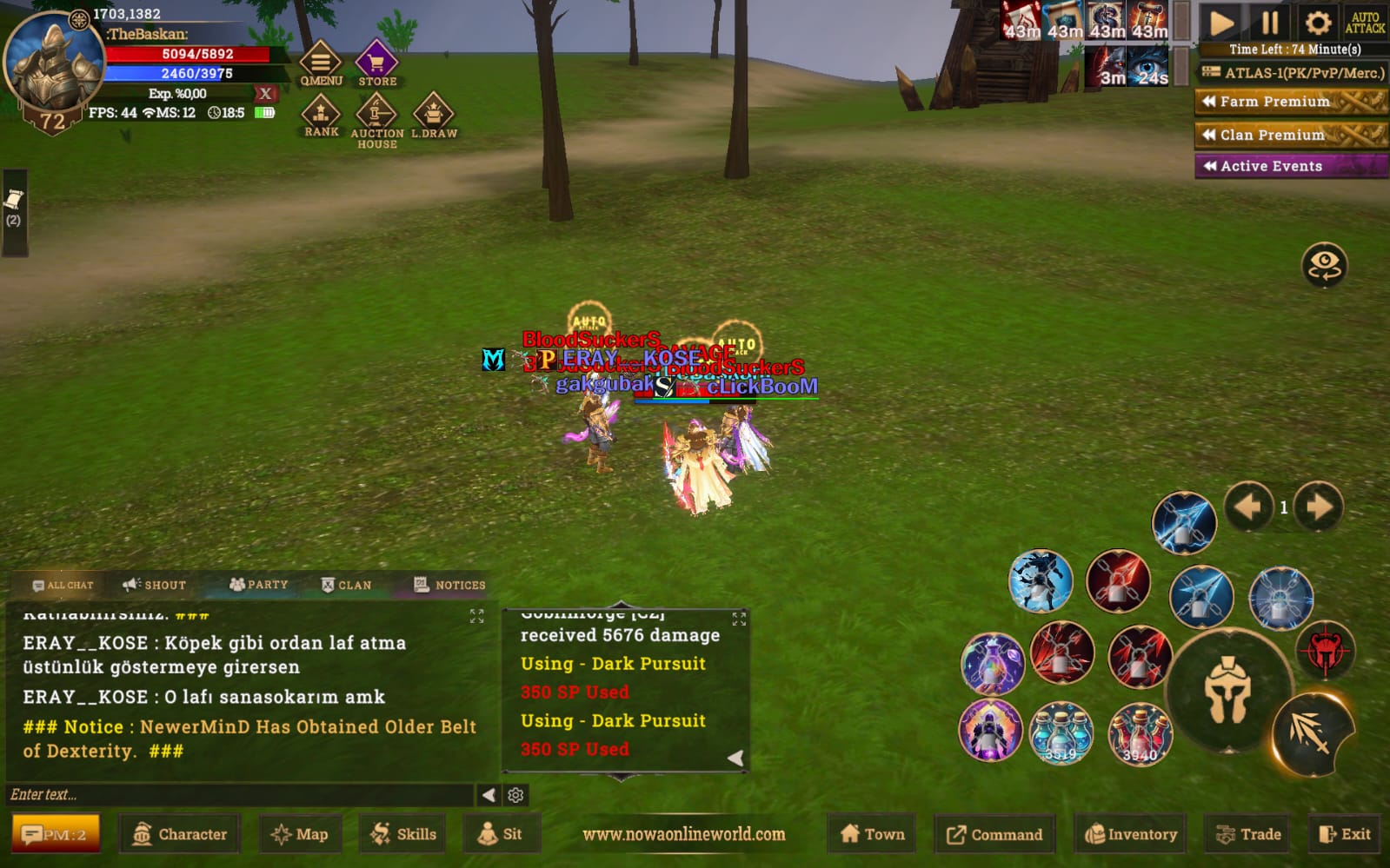Click the Enter text chat field
The width and height of the screenshot is (1390, 868).
click(239, 794)
